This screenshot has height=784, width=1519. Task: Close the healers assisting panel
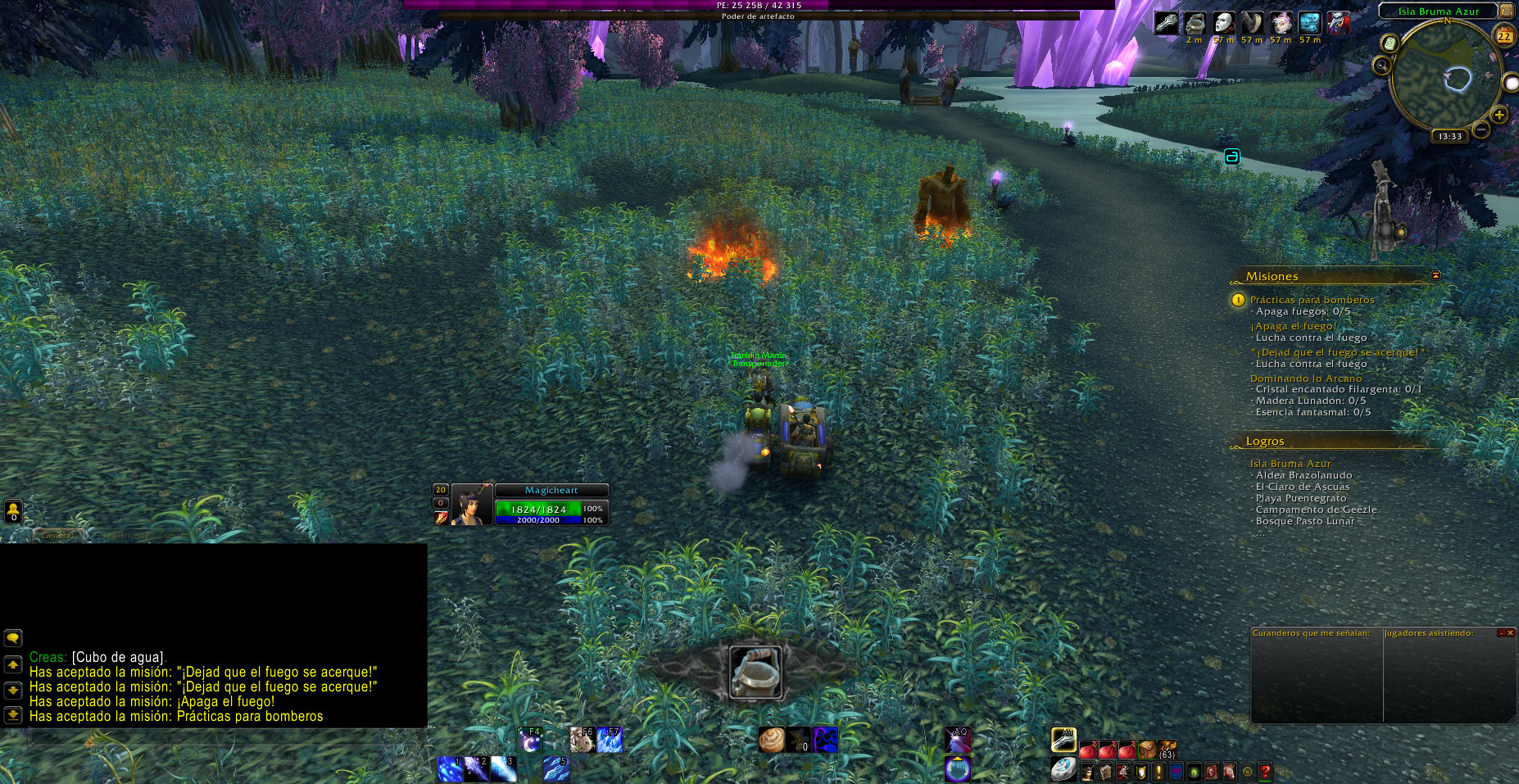1510,632
